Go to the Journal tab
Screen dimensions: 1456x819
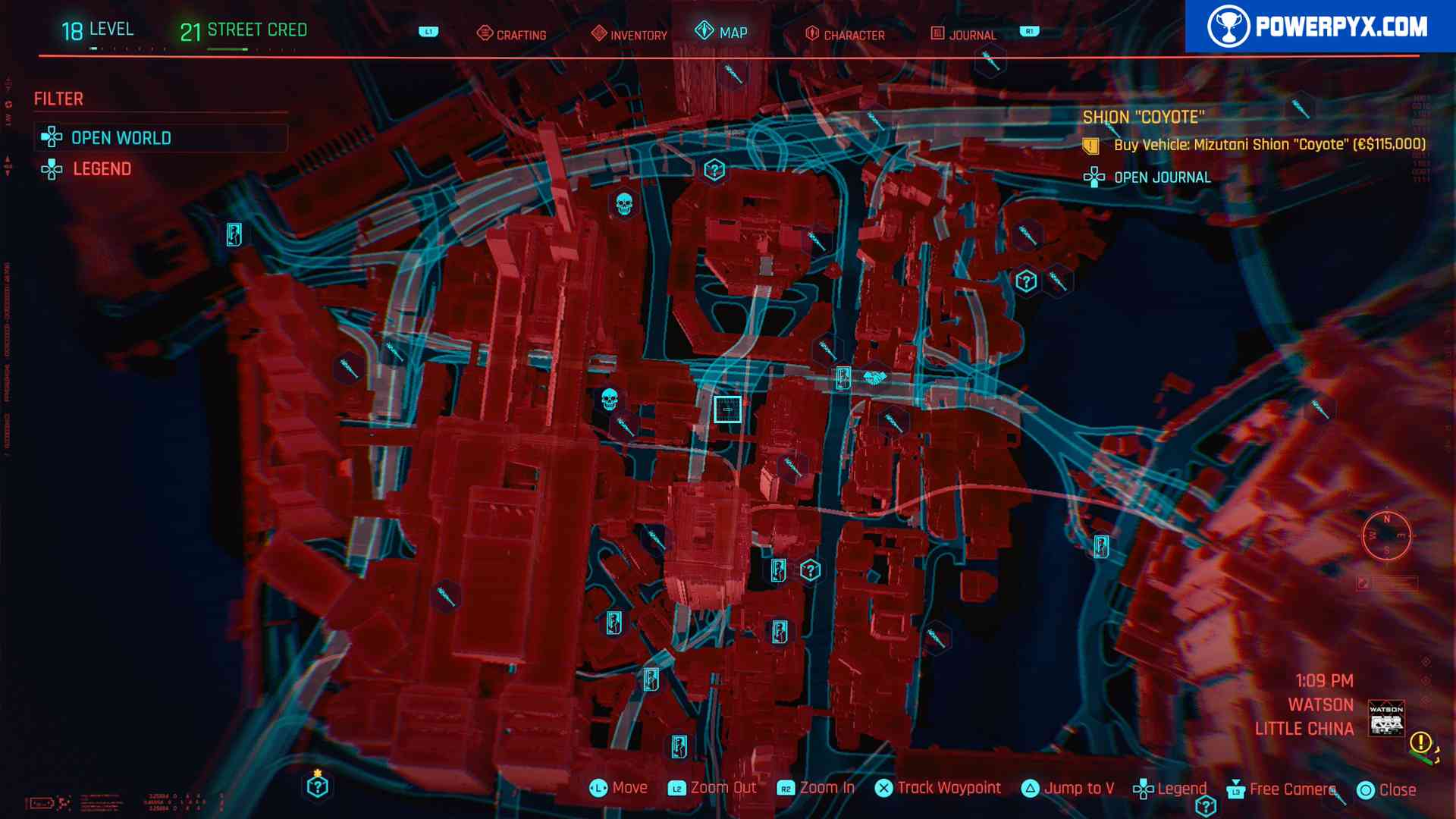pos(964,34)
